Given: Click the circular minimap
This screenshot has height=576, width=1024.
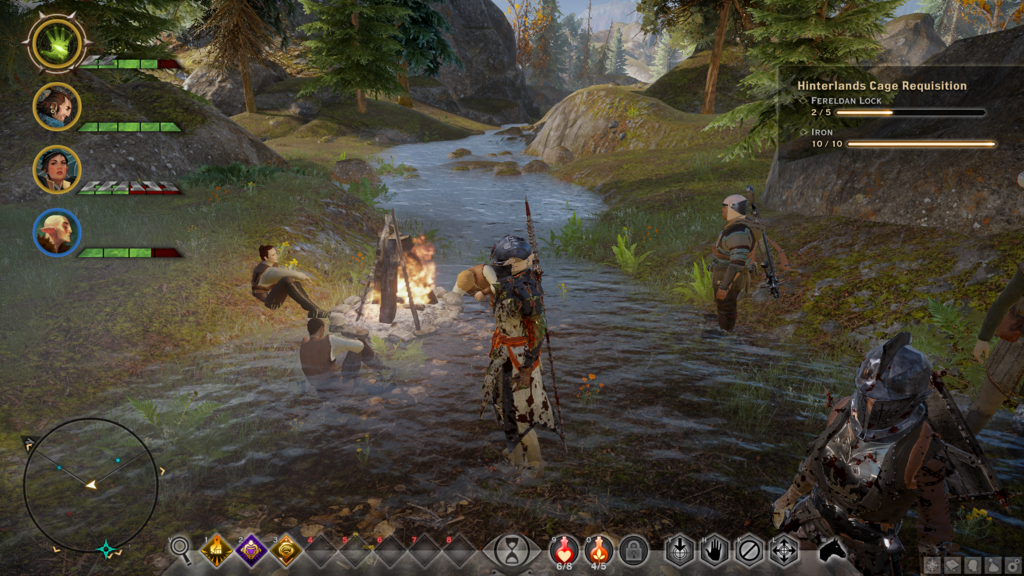Looking at the screenshot, I should (91, 486).
